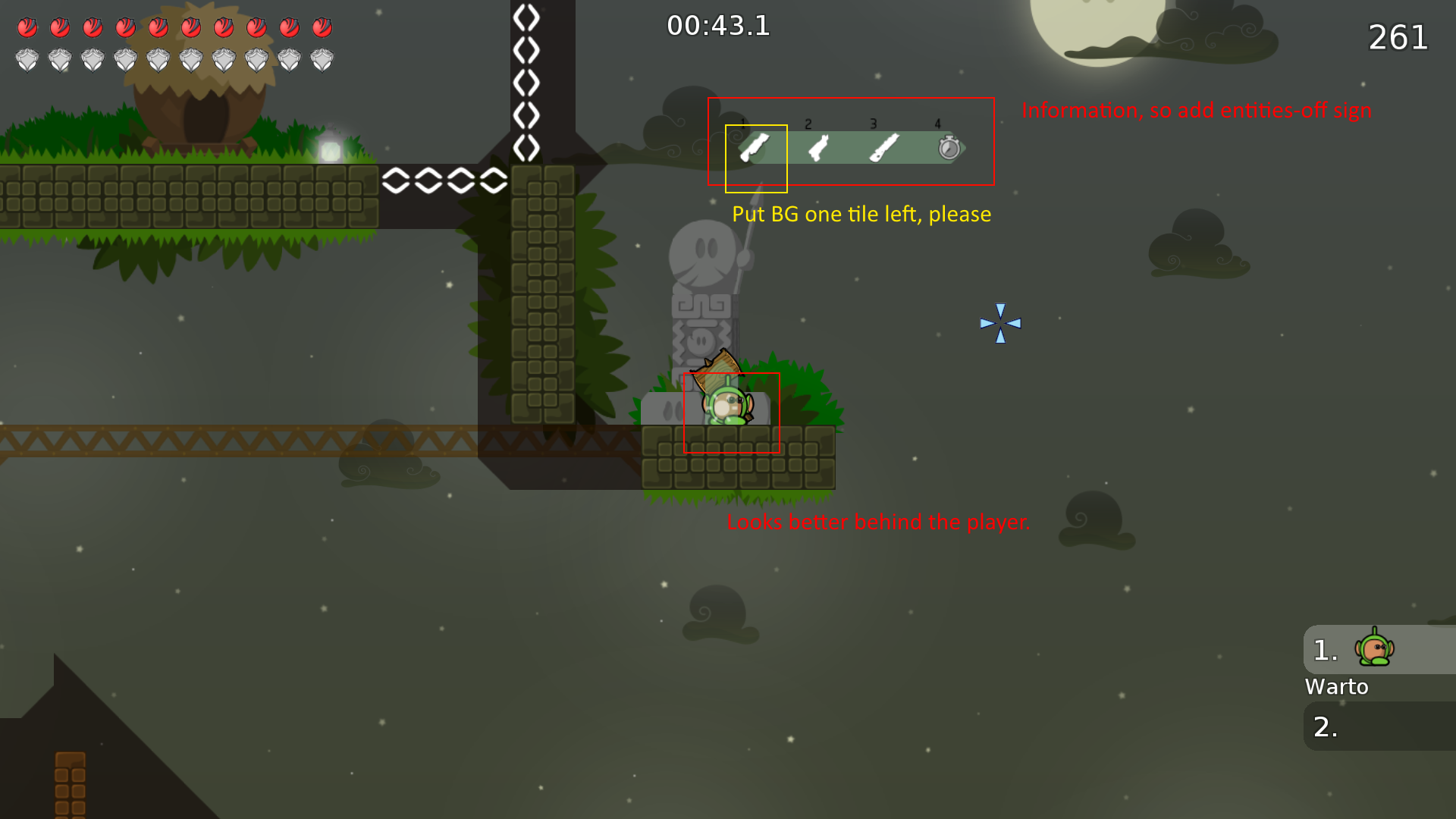Select the stopwatch in weapon slot 4
The image size is (1456, 819).
coord(949,149)
